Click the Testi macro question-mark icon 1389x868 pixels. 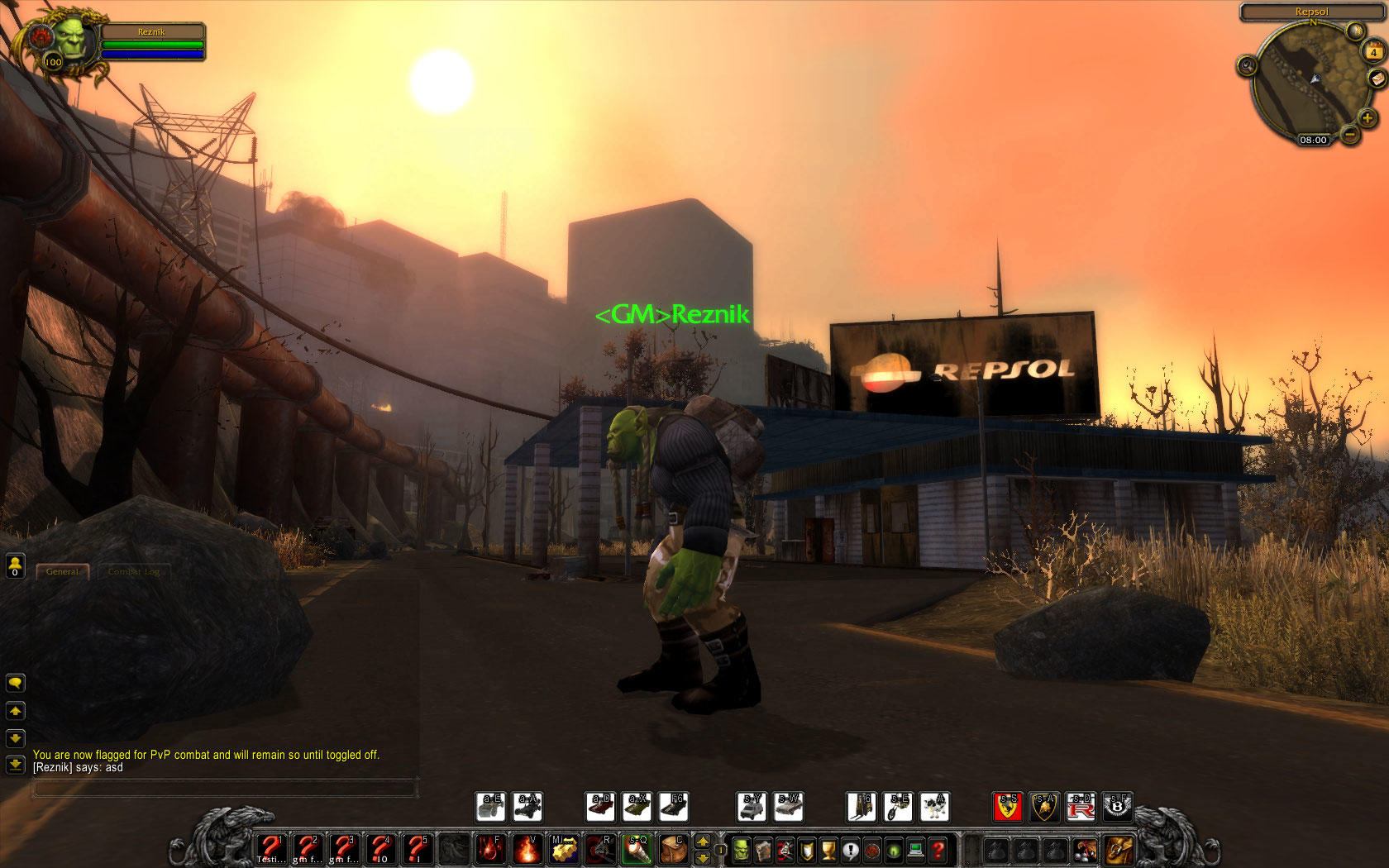(x=270, y=848)
